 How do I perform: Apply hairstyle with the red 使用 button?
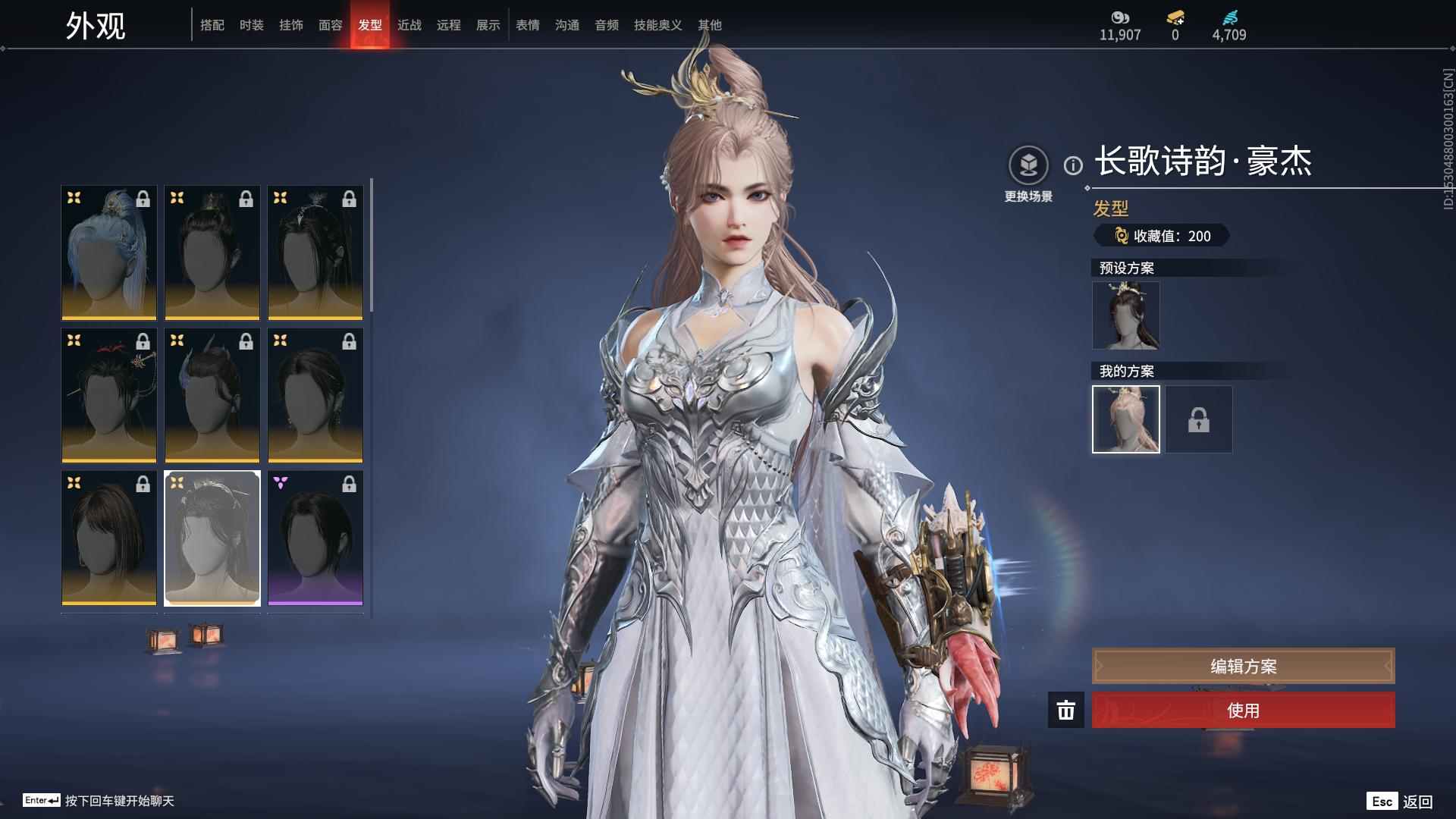pyautogui.click(x=1243, y=710)
